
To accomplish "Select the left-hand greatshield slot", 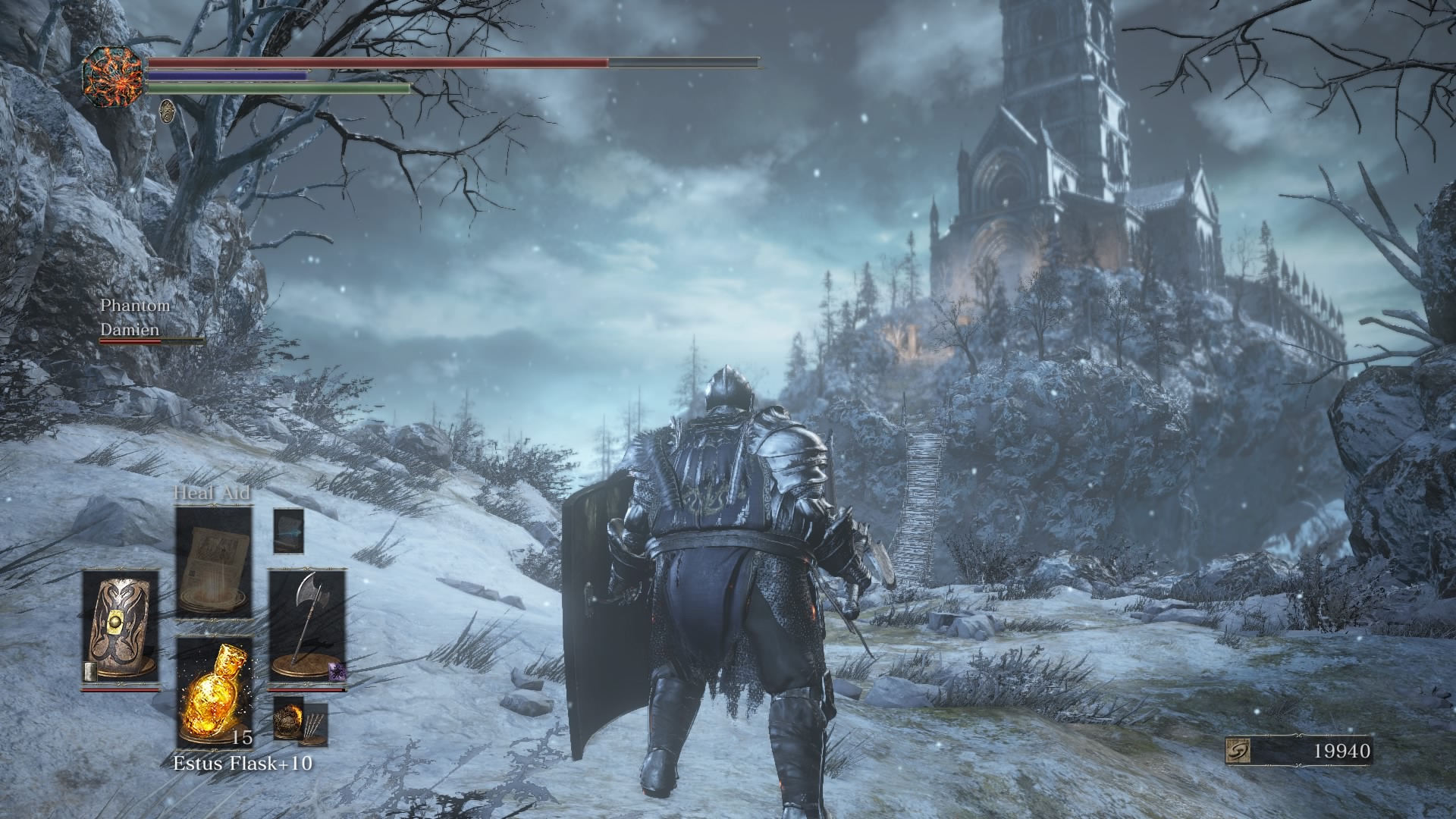I will (x=120, y=628).
